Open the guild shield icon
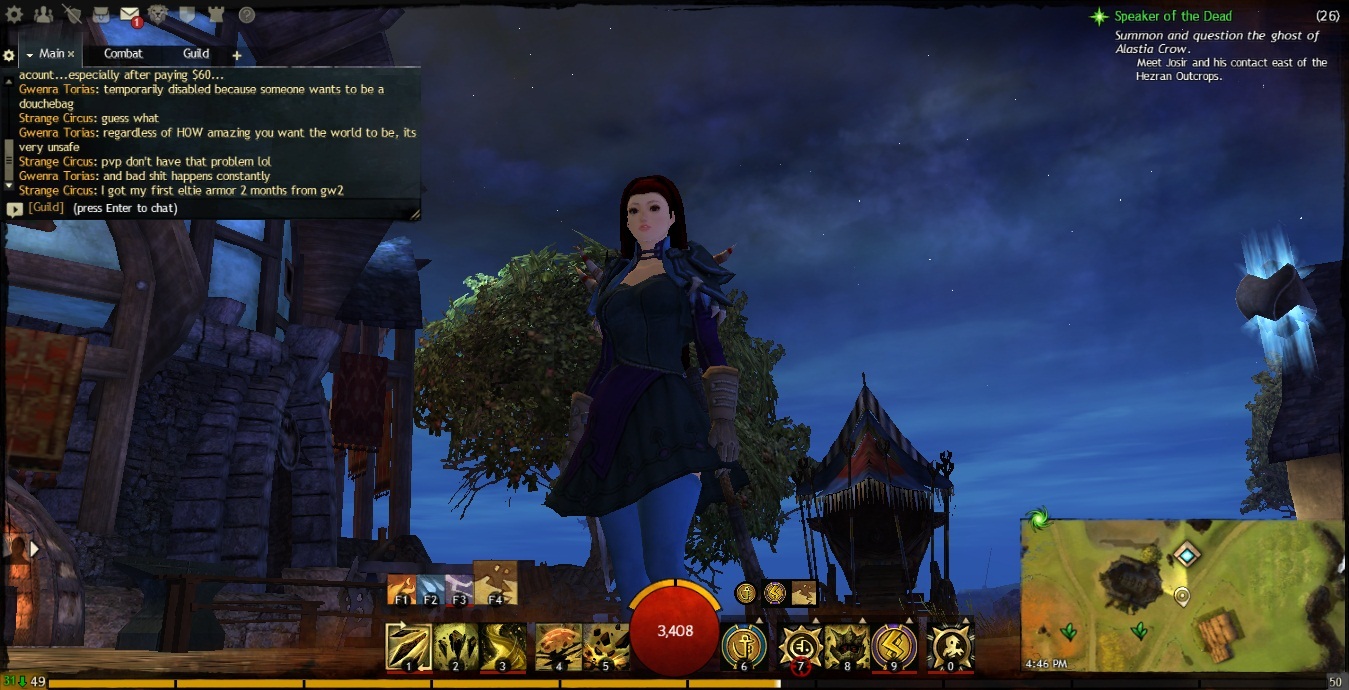1349x690 pixels. 187,15
